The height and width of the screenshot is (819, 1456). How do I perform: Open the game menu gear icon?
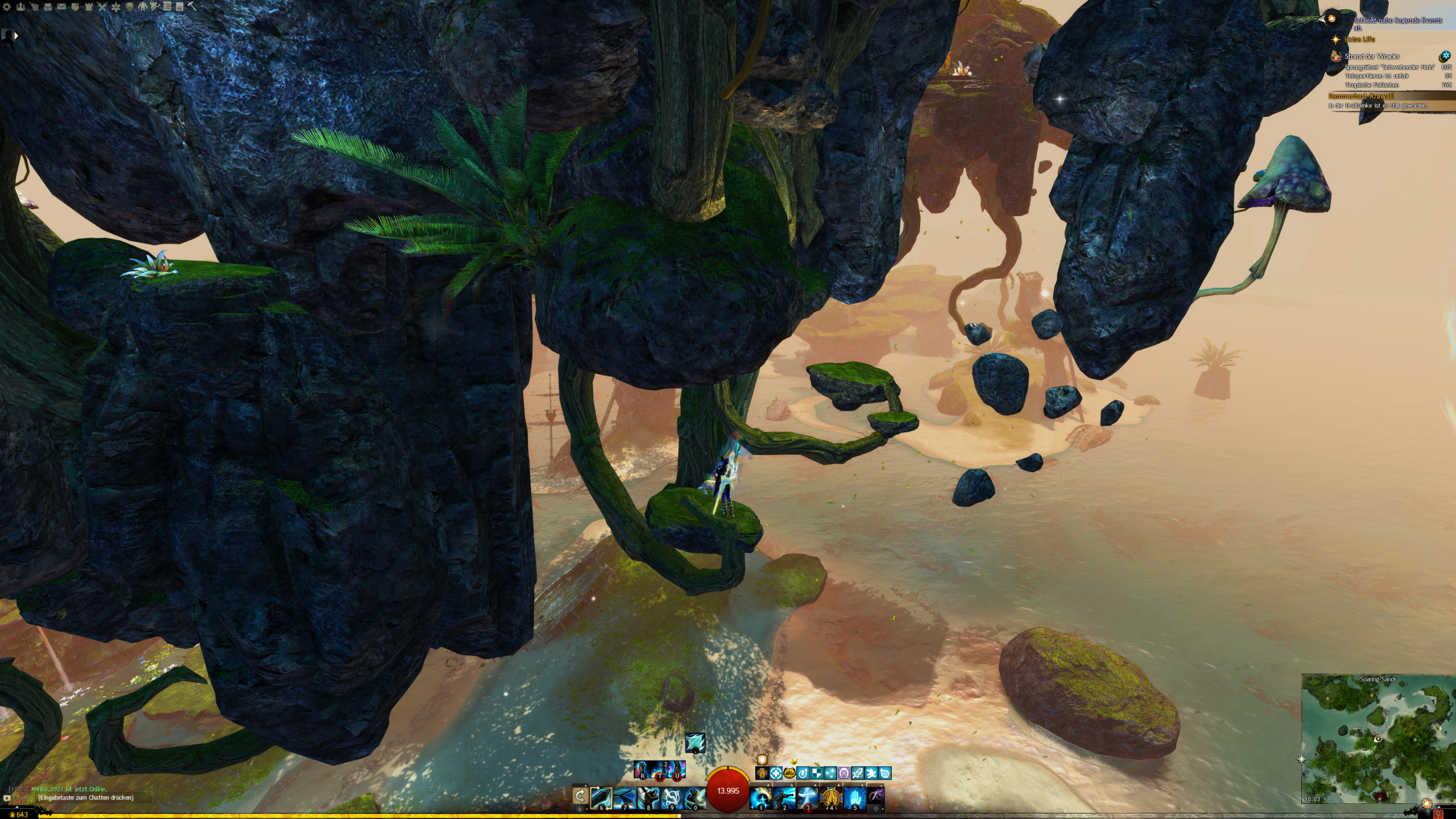(7, 7)
